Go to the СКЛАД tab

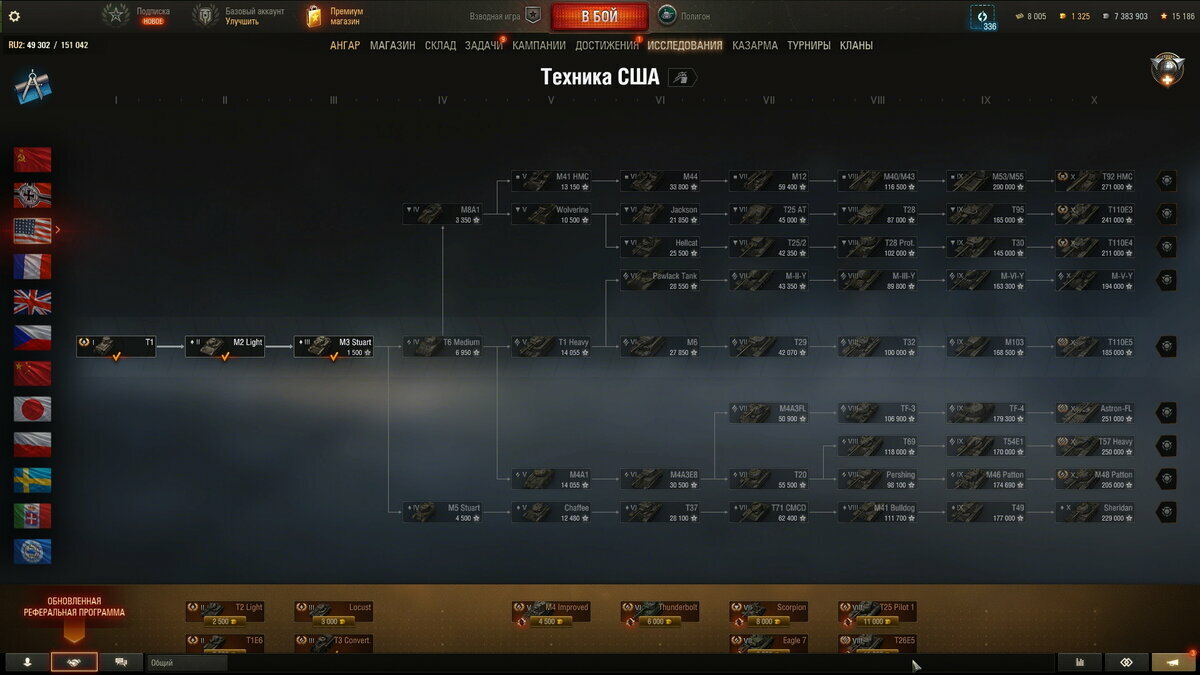(440, 45)
